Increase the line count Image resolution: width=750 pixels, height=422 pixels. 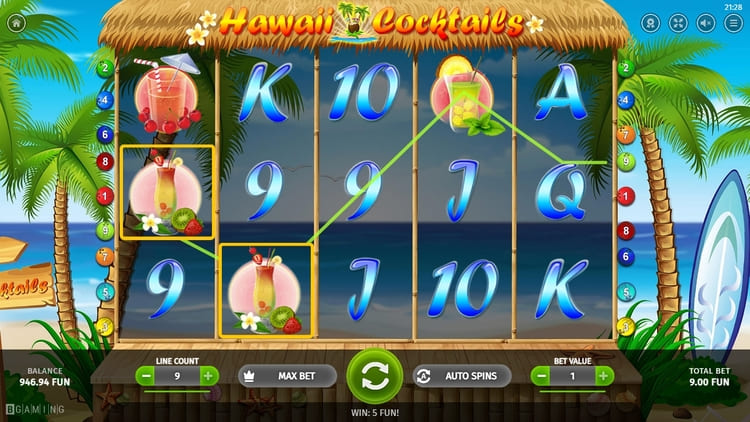(208, 376)
